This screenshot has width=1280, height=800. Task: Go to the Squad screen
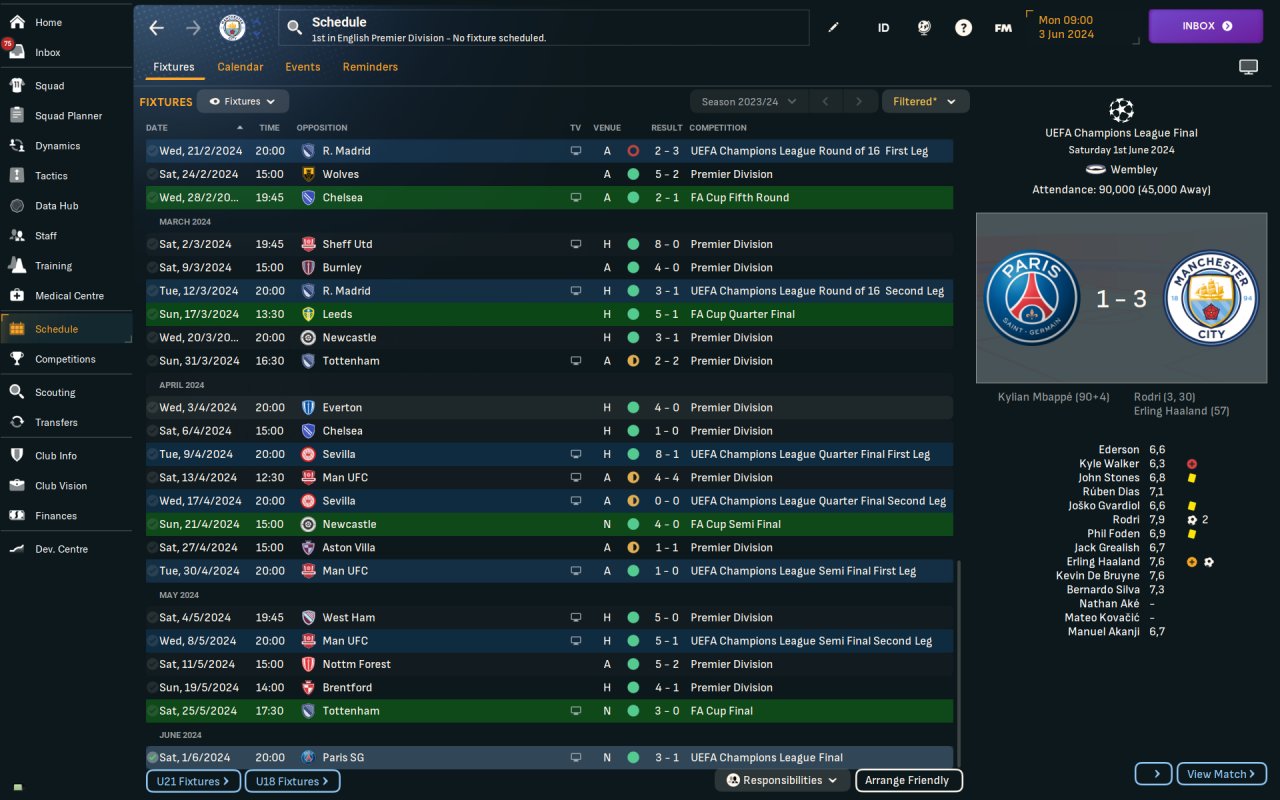(49, 86)
